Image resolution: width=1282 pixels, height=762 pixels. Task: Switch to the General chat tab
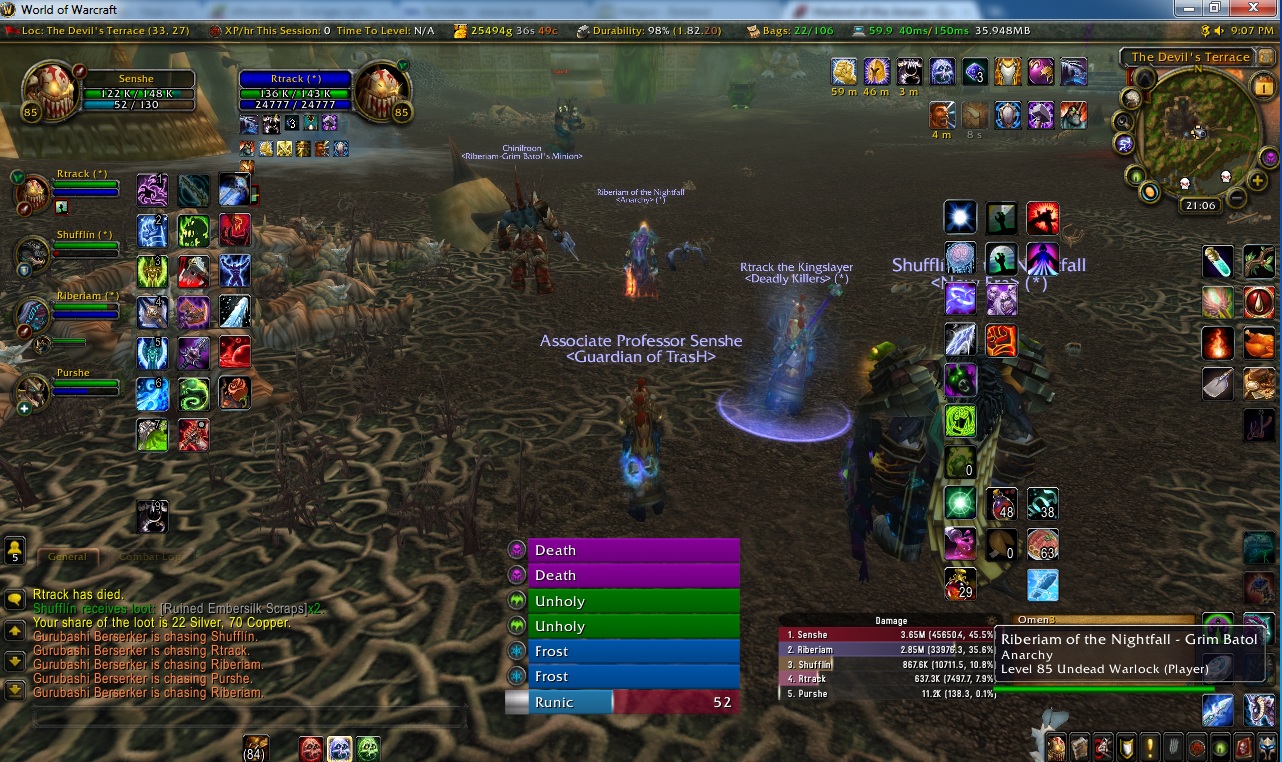(67, 557)
